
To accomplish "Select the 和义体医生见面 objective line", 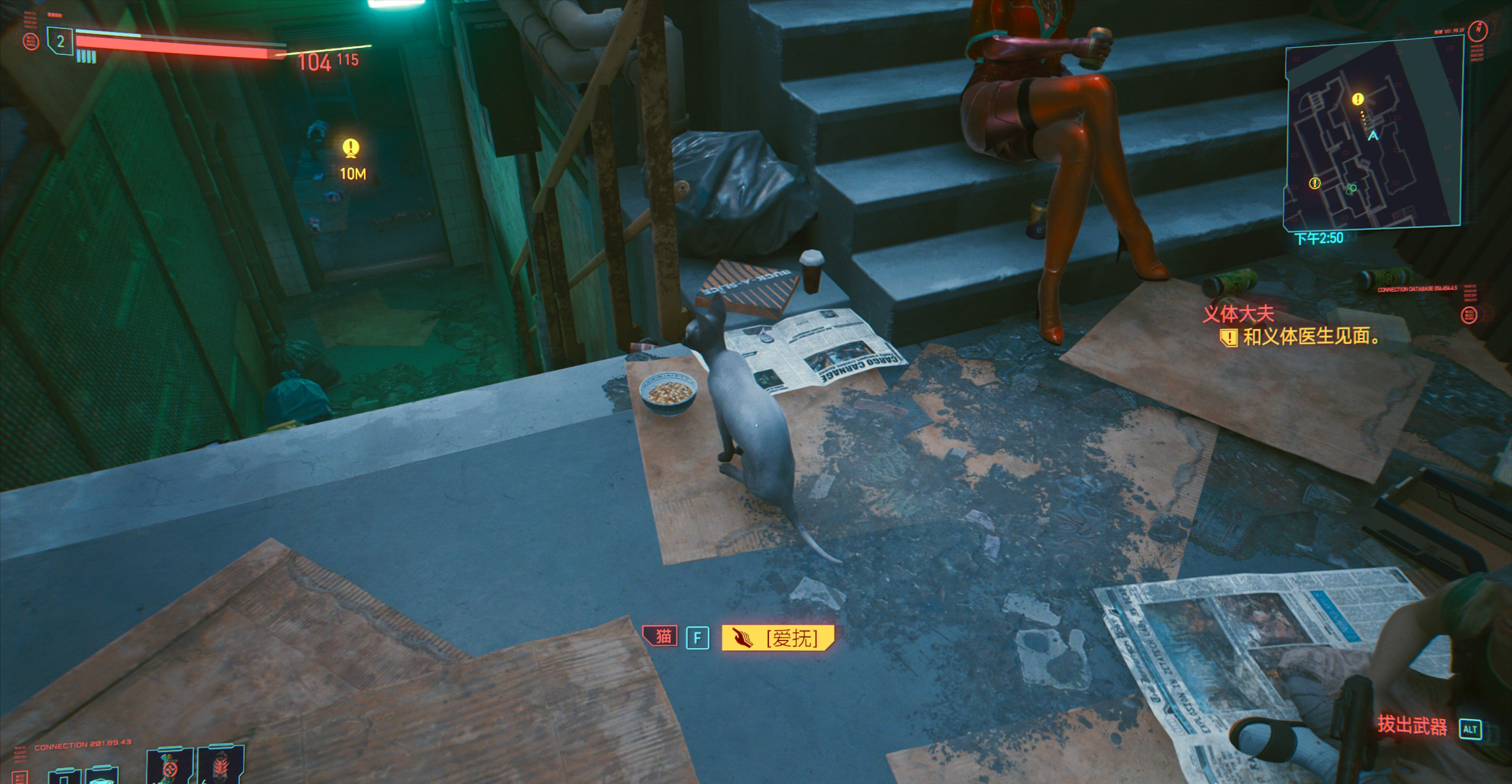I will point(1310,337).
